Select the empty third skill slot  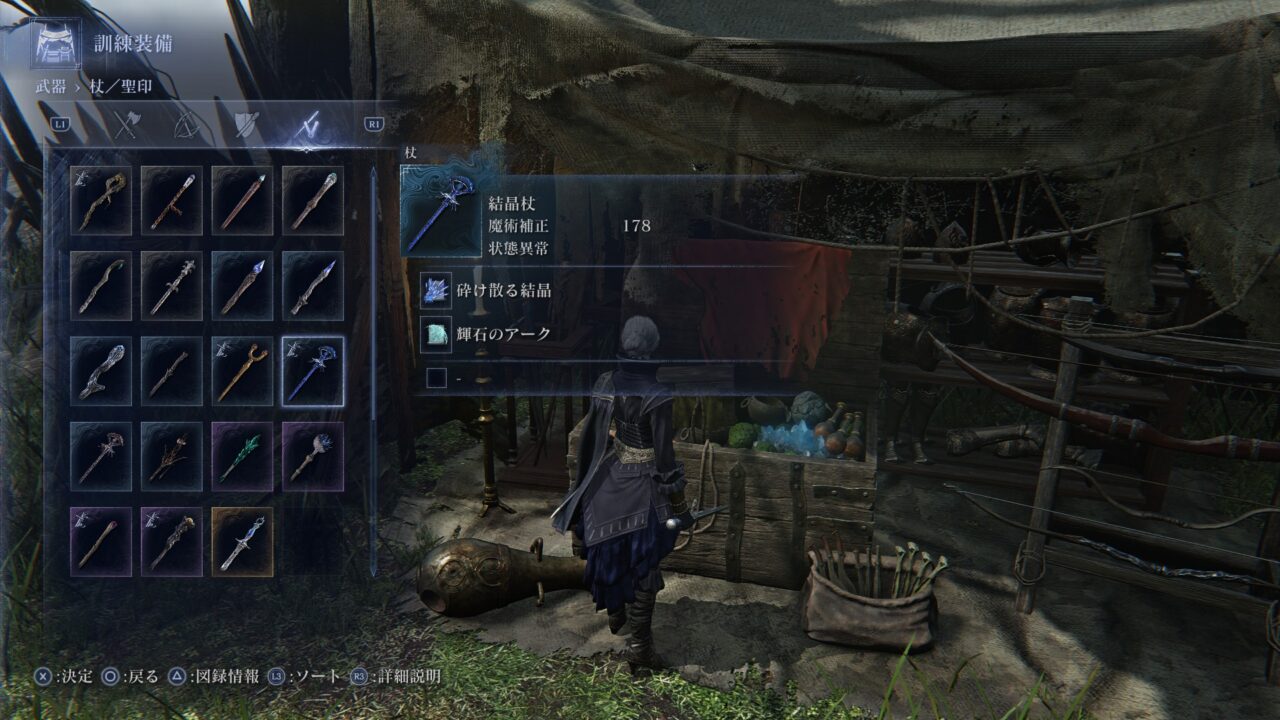[x=437, y=378]
